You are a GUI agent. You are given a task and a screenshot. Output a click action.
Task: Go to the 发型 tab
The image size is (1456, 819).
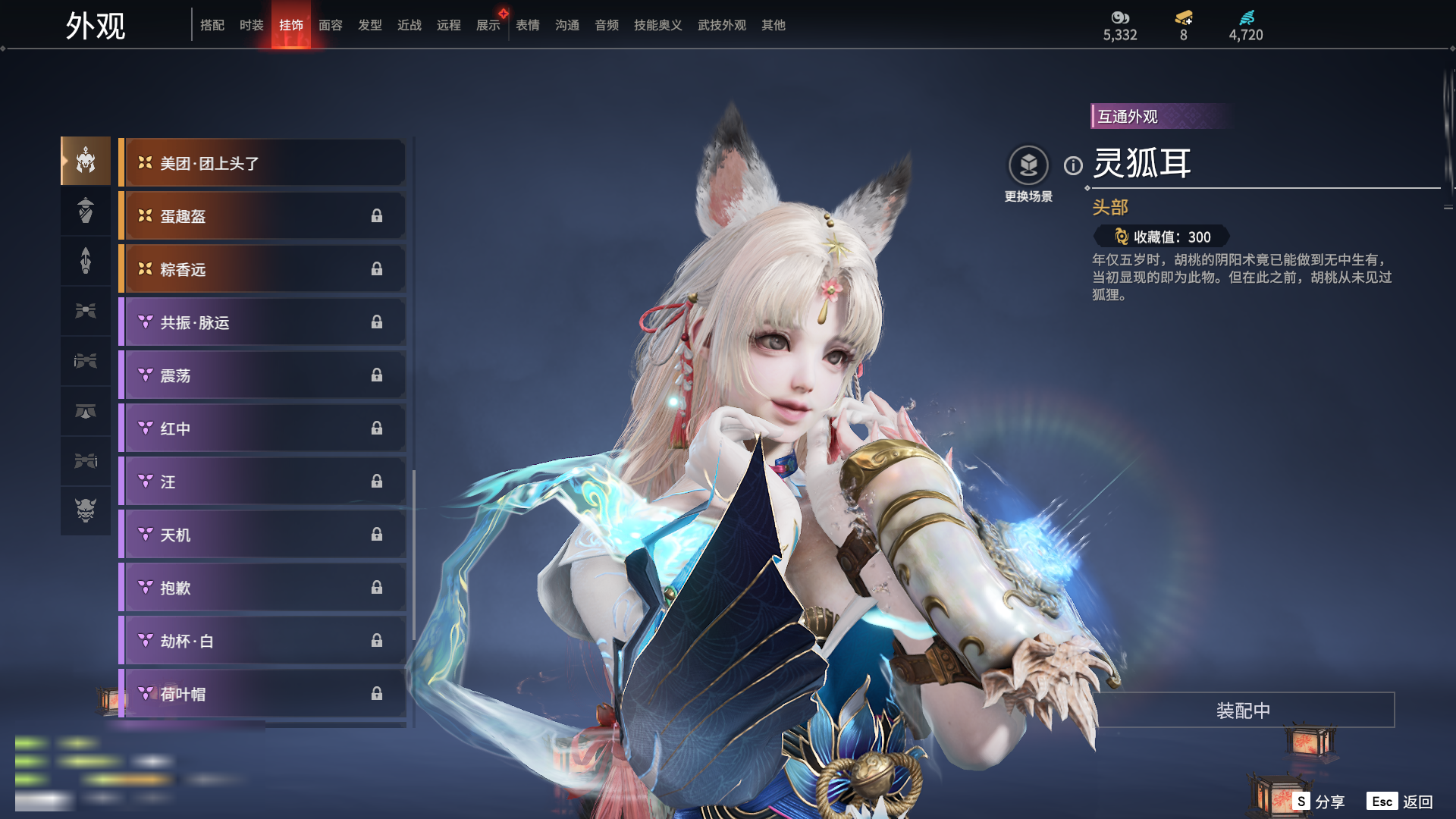(x=369, y=25)
